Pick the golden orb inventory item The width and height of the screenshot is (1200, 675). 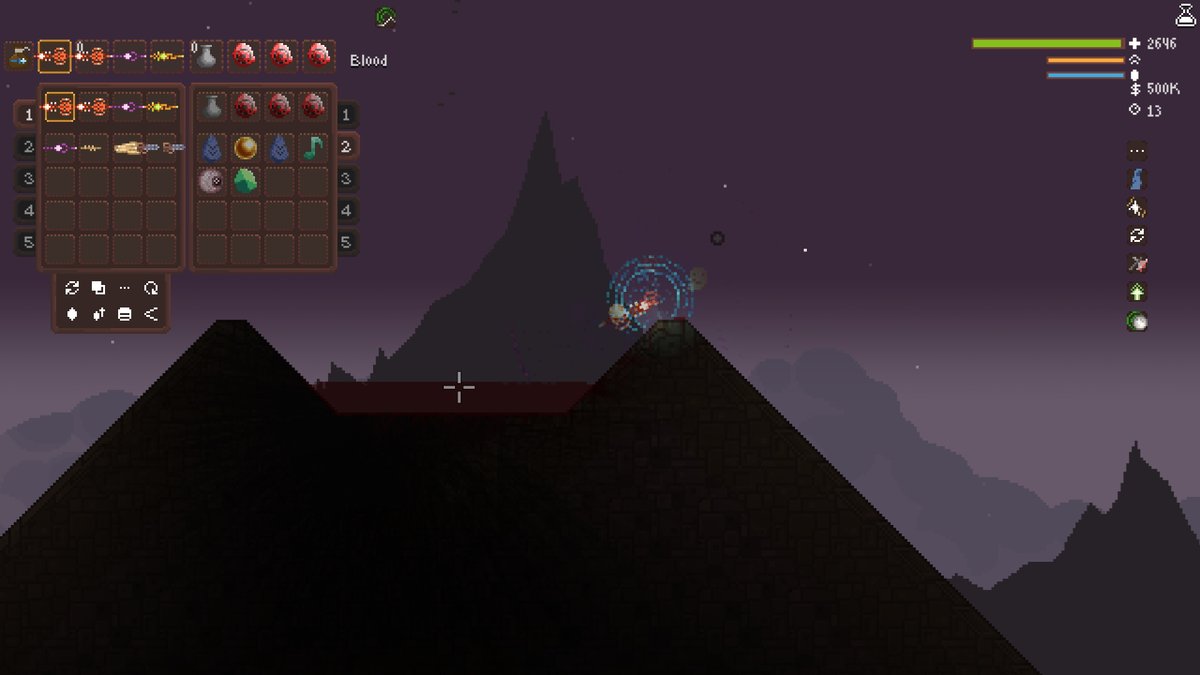(x=246, y=148)
